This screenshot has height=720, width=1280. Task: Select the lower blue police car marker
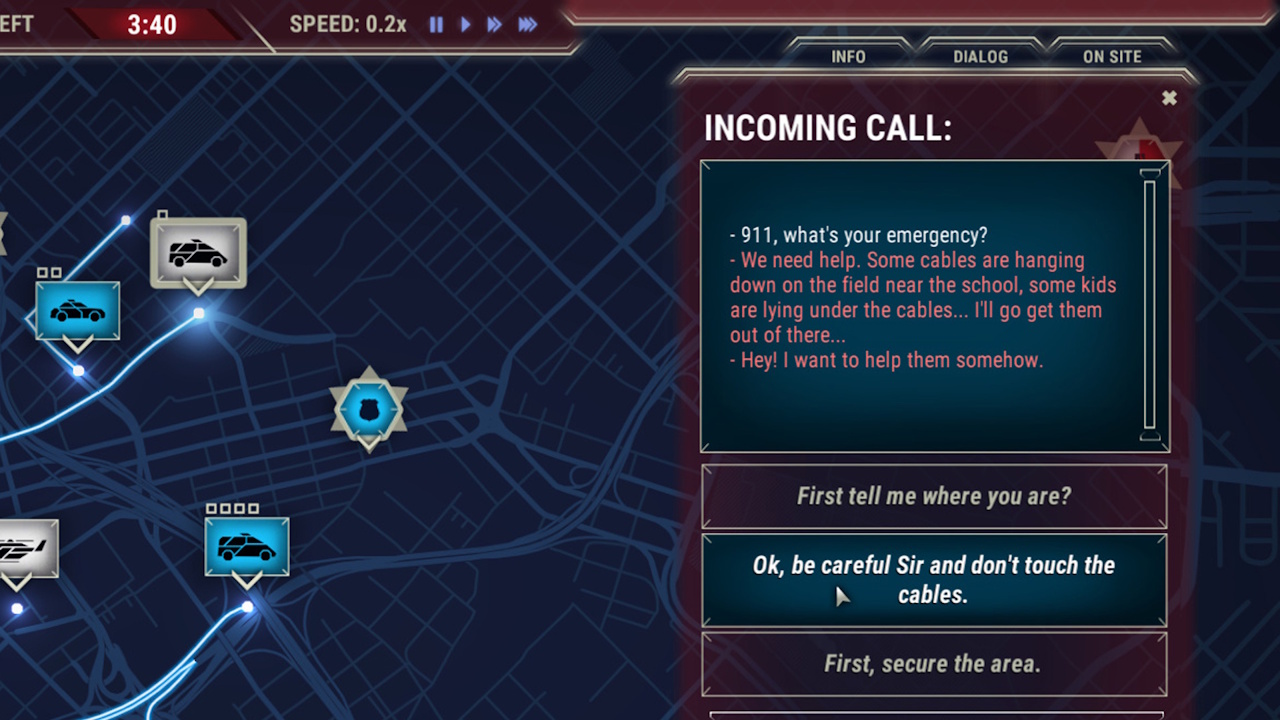tap(246, 547)
